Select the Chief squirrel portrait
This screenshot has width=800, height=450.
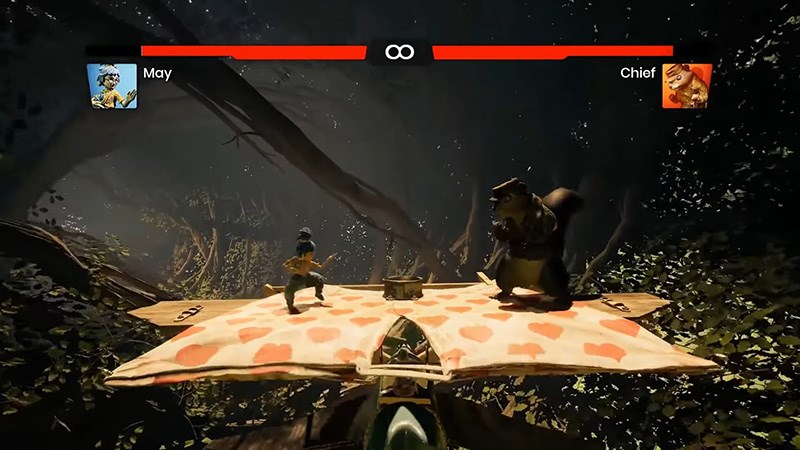[687, 86]
